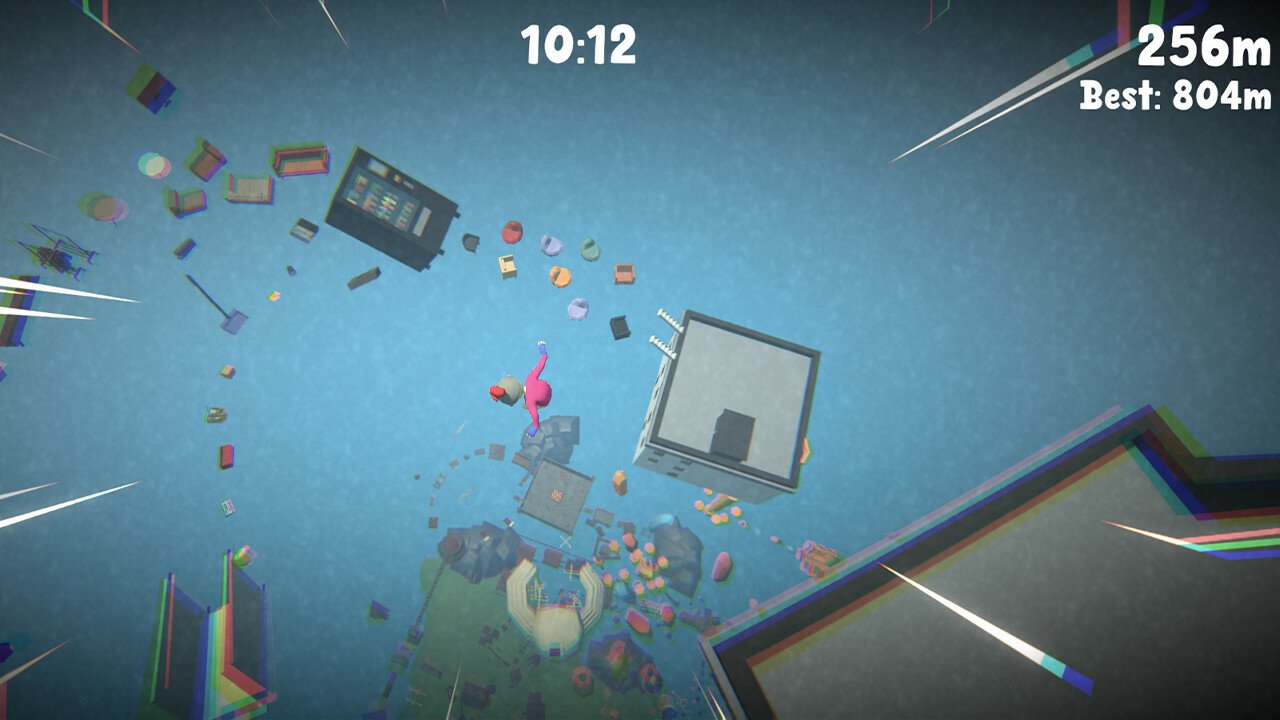Click the green armchair near the building
This screenshot has width=1280, height=720.
click(589, 249)
